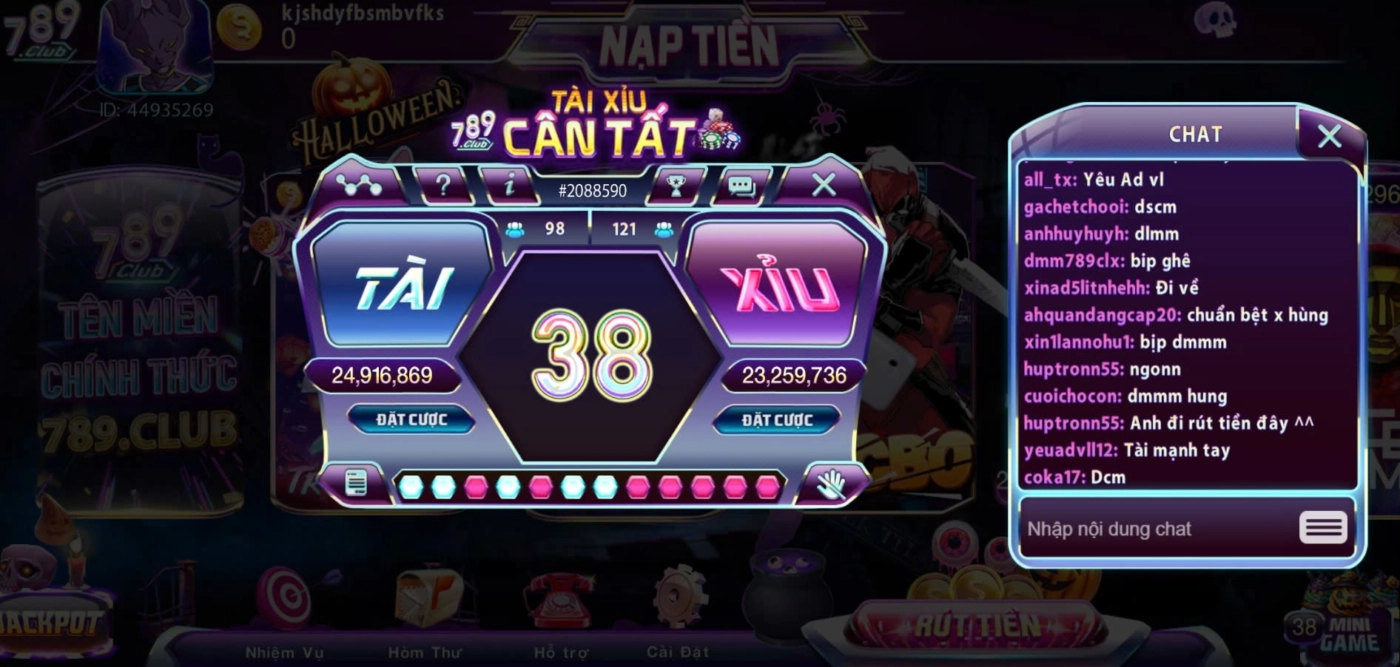The height and width of the screenshot is (667, 1400).
Task: Open the Nạp Tiền deposit banner
Action: (x=688, y=46)
